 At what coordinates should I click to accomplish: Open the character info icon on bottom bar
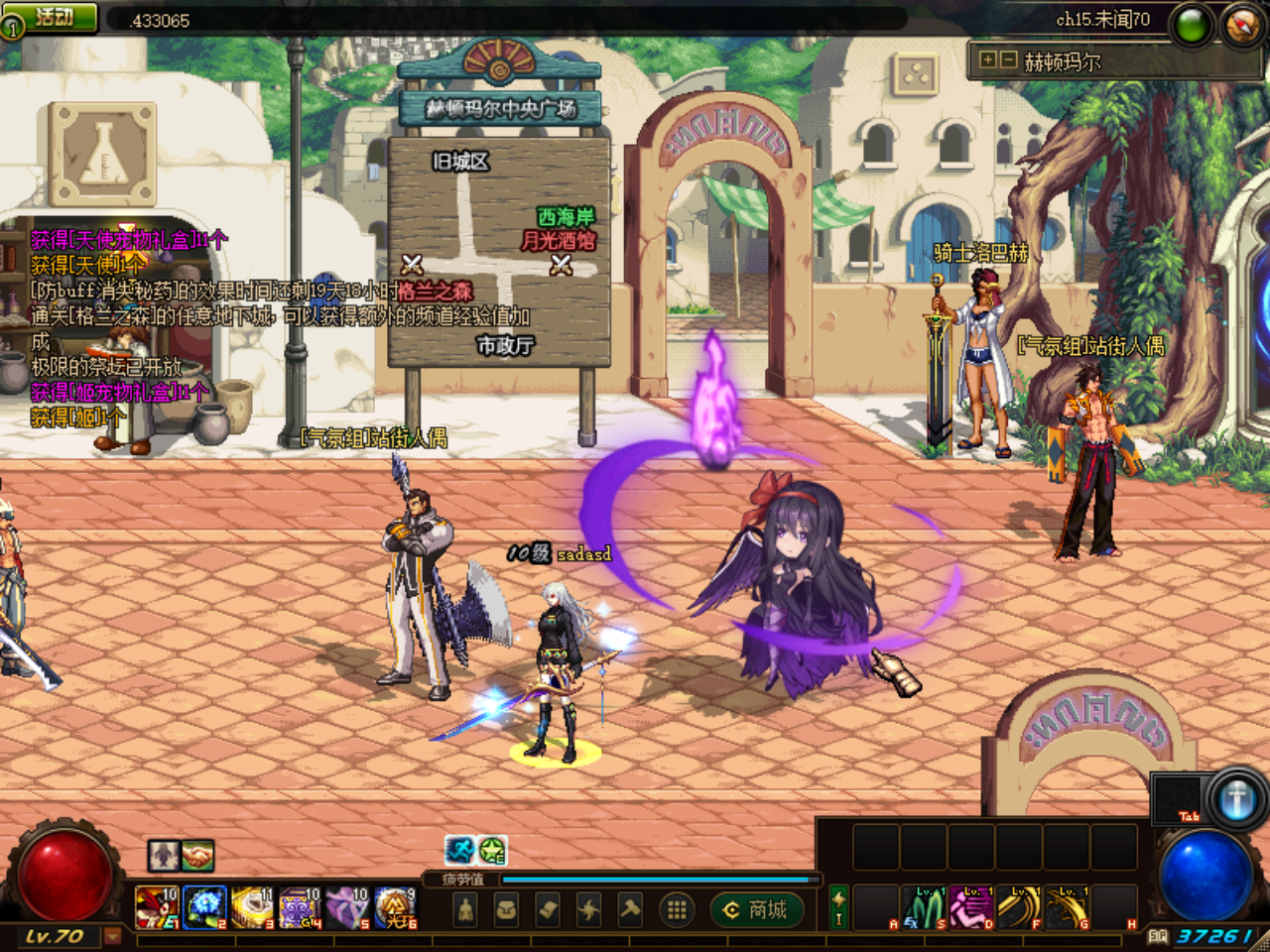point(465,907)
